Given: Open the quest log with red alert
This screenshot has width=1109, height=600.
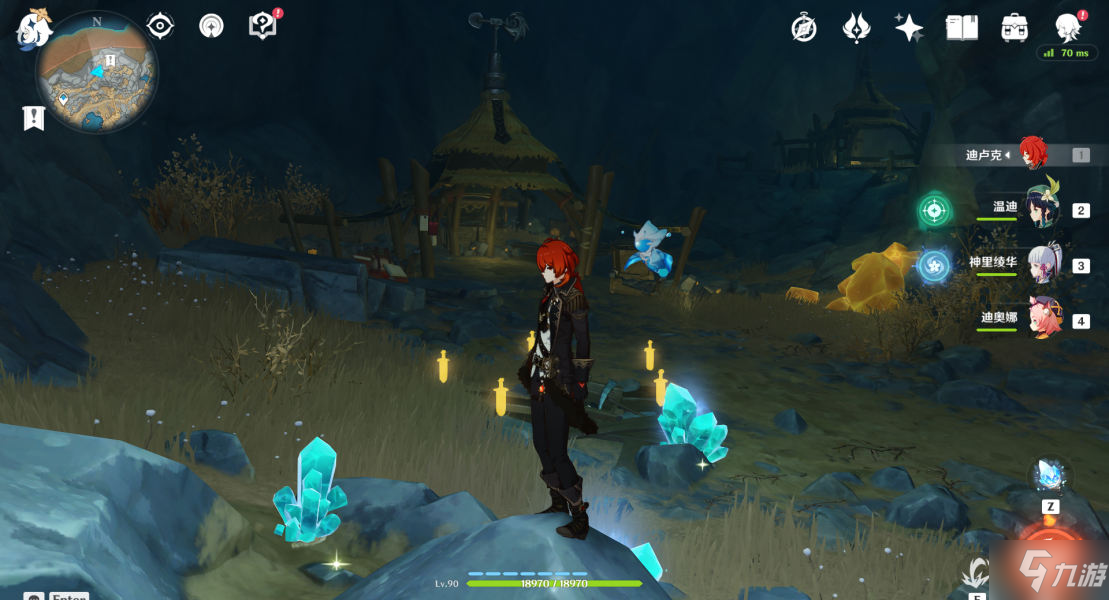Looking at the screenshot, I should click(x=263, y=26).
